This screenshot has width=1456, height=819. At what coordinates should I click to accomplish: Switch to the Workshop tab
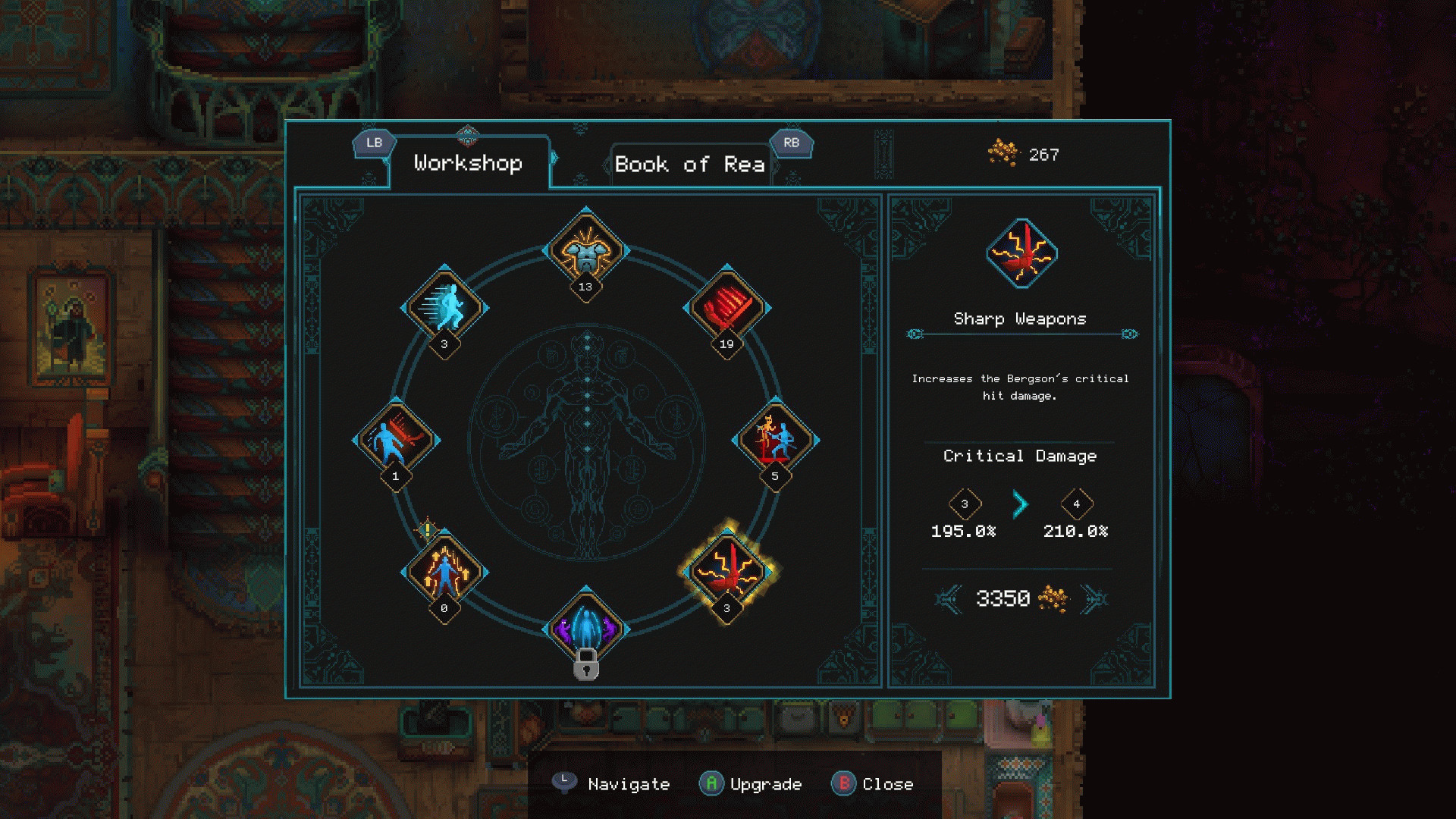pyautogui.click(x=468, y=163)
